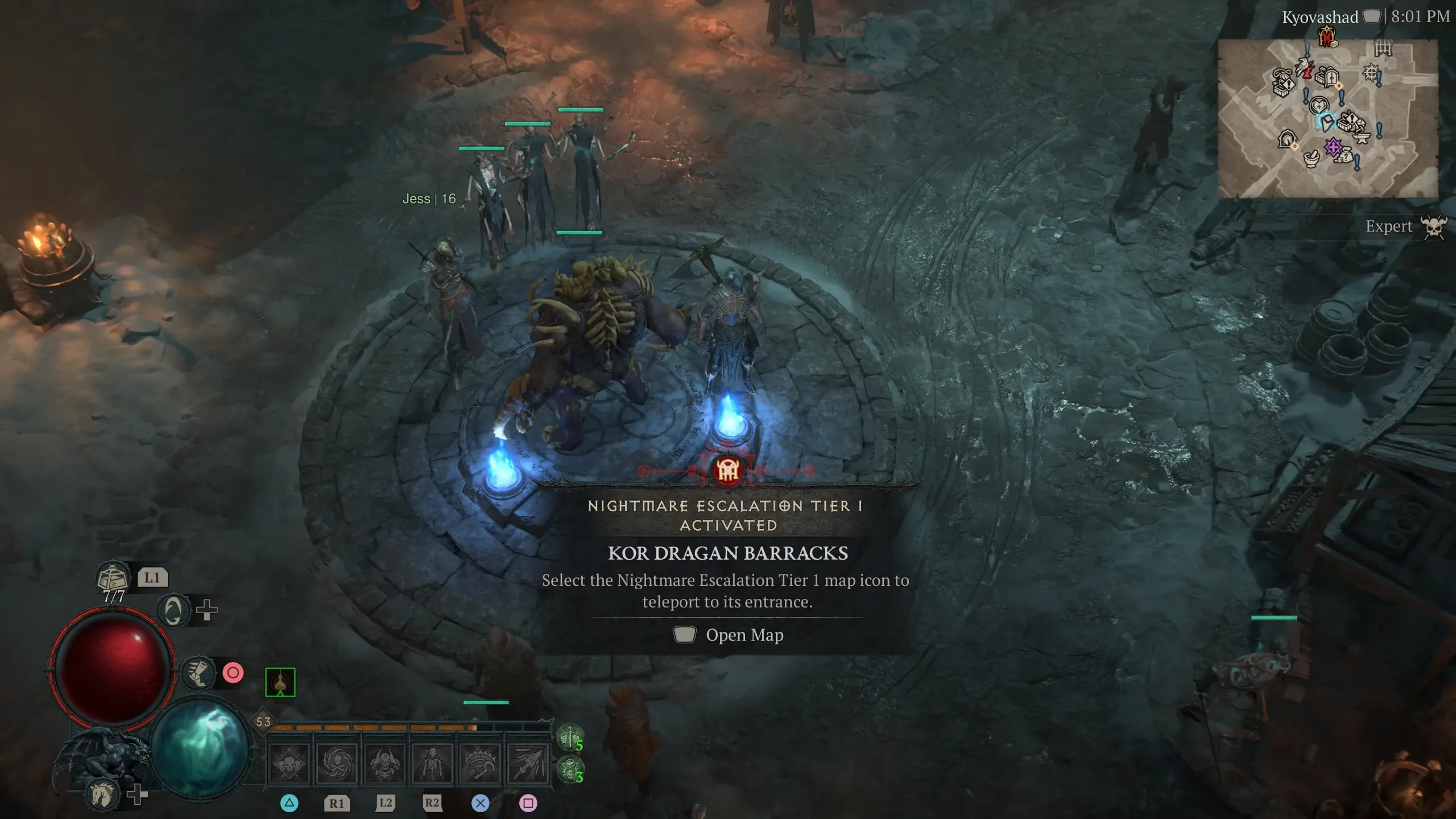Choose the healer heart marker on minimap

pos(1318,105)
